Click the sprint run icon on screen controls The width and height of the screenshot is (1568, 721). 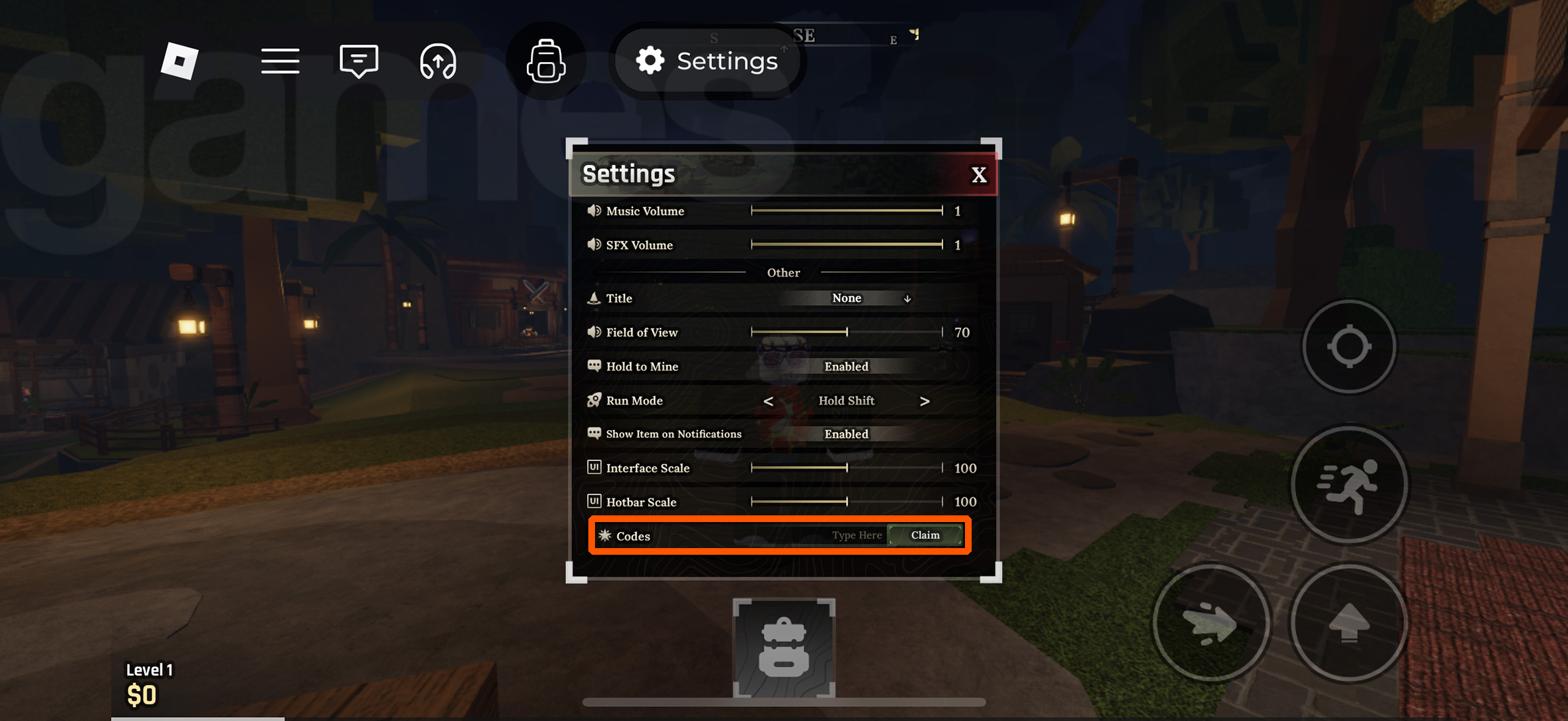[x=1349, y=485]
